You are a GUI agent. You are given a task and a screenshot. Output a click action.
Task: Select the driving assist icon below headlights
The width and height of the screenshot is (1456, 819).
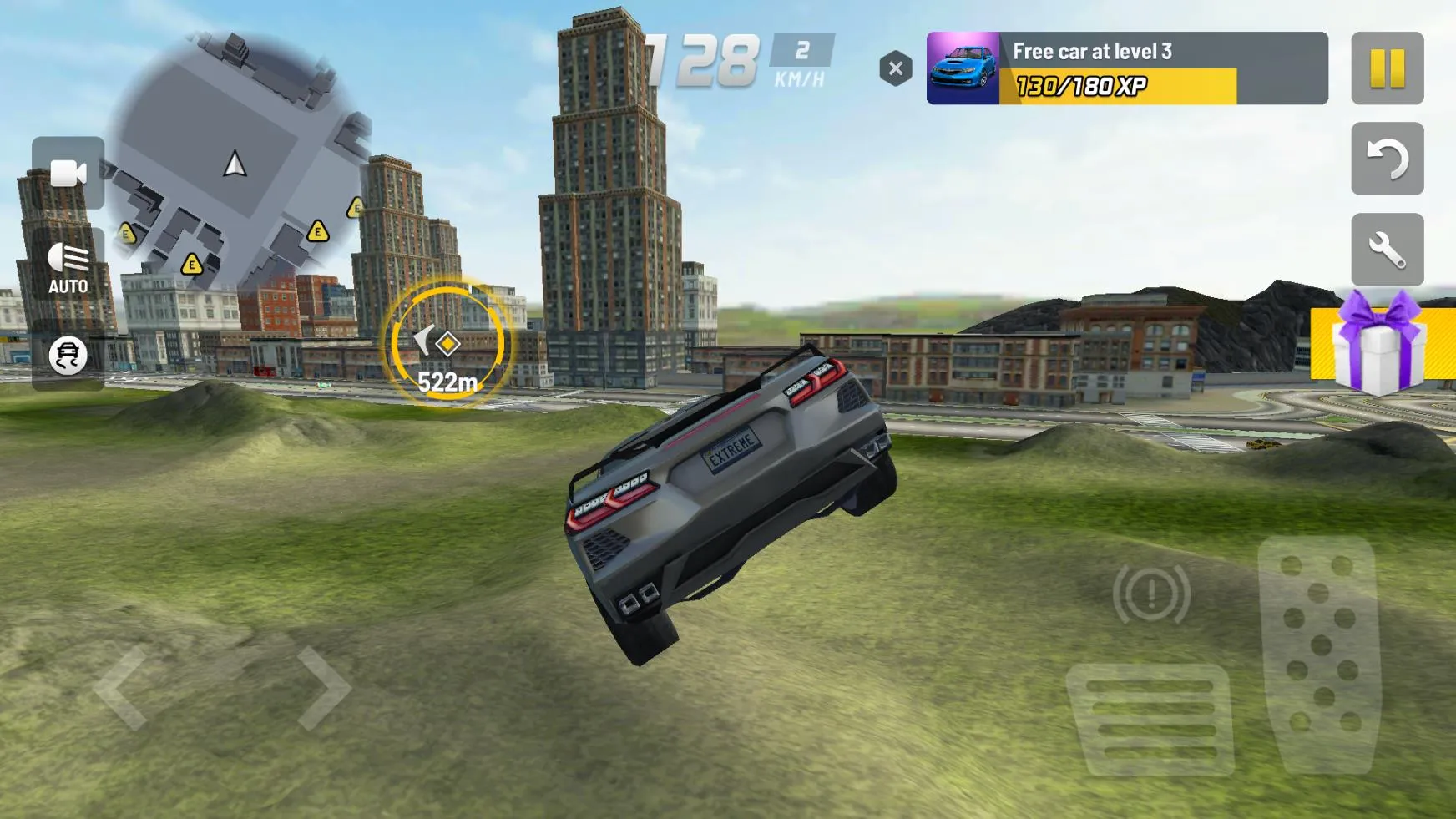[x=70, y=356]
